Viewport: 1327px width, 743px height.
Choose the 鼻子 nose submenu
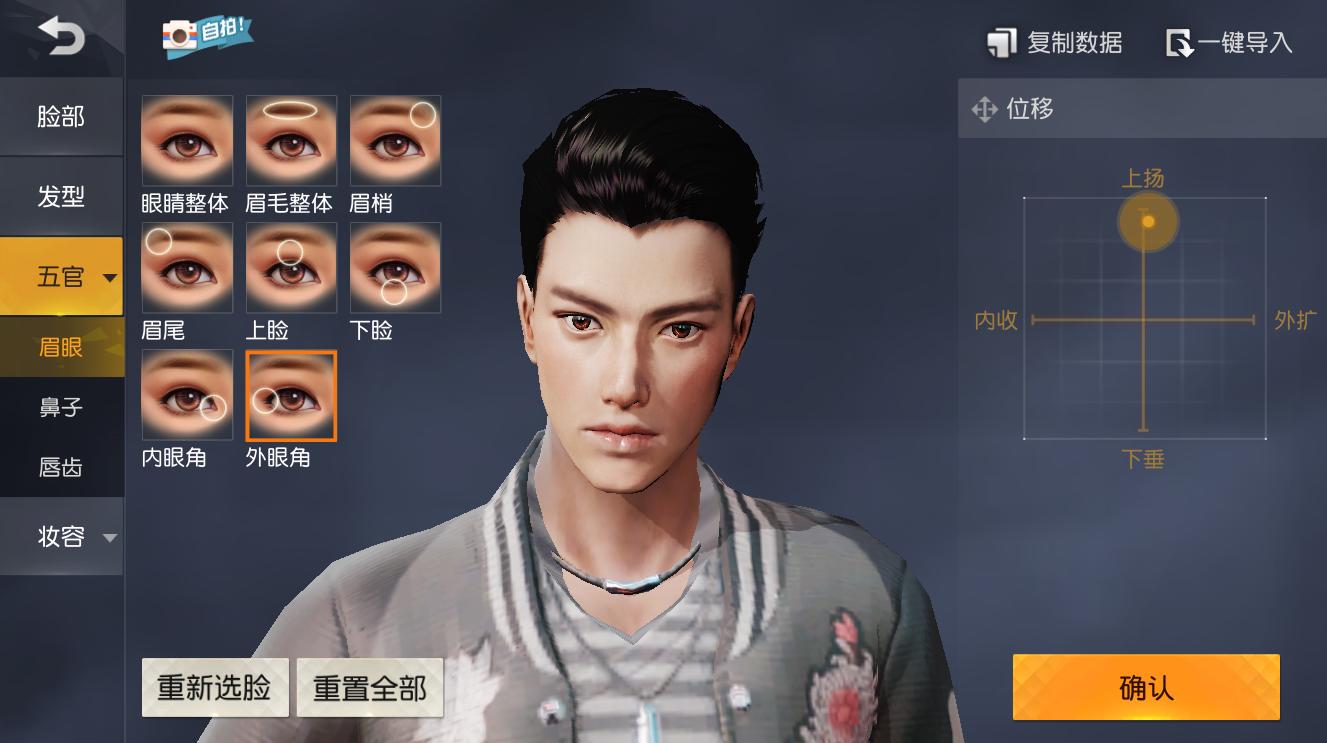point(61,408)
